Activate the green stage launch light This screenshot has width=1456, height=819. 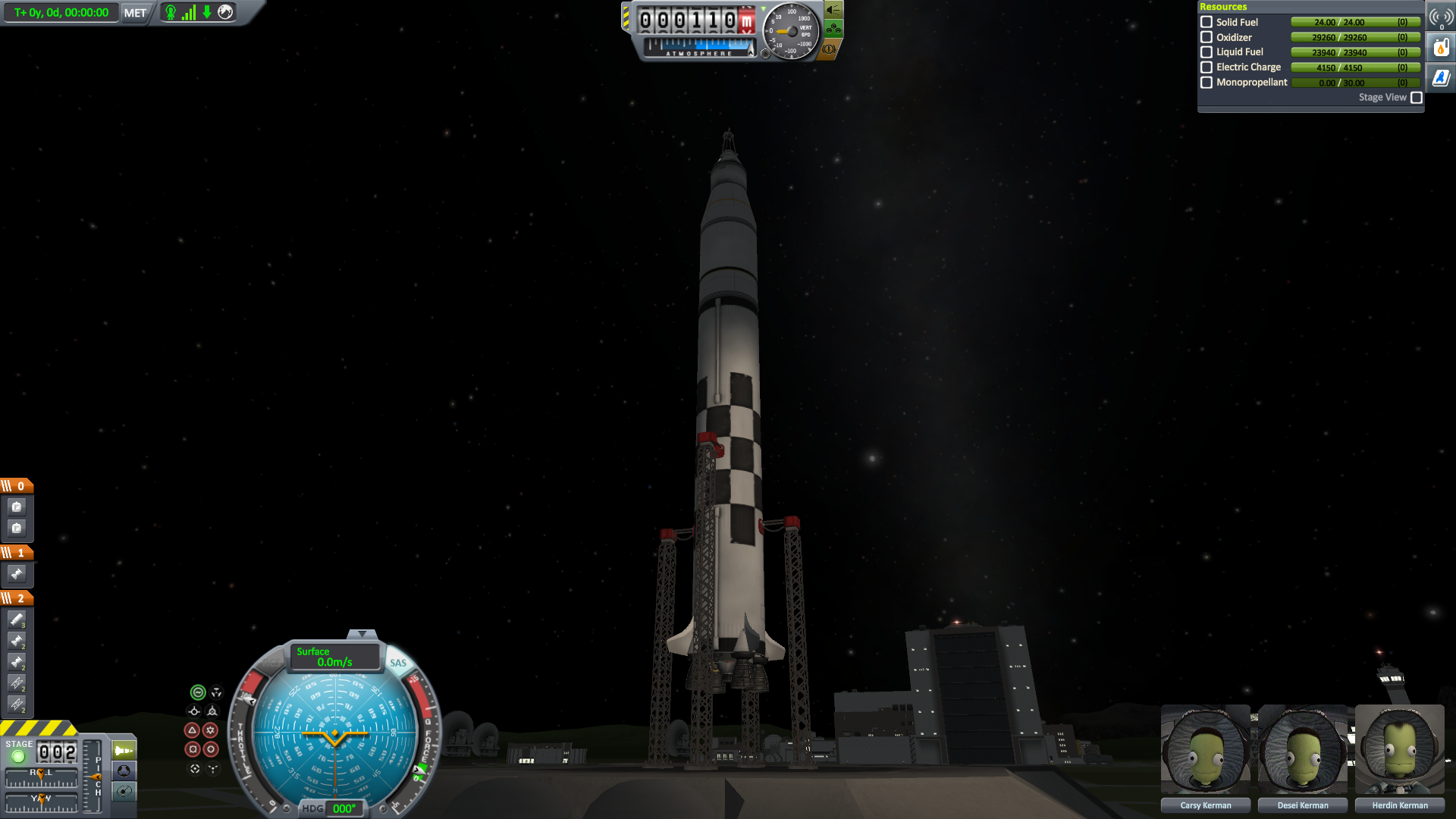coord(18,756)
